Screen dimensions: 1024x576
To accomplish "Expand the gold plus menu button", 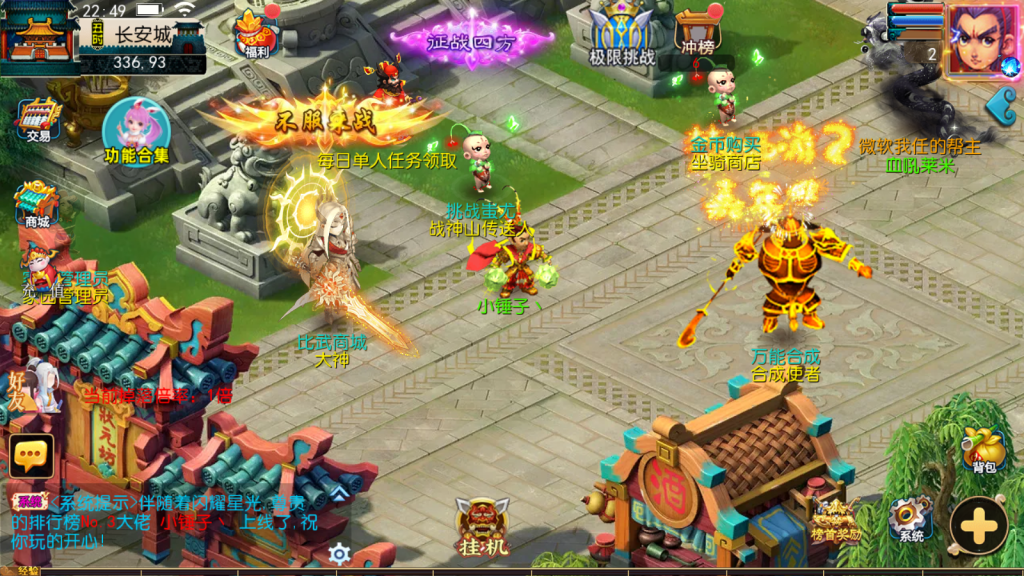I will pyautogui.click(x=979, y=524).
